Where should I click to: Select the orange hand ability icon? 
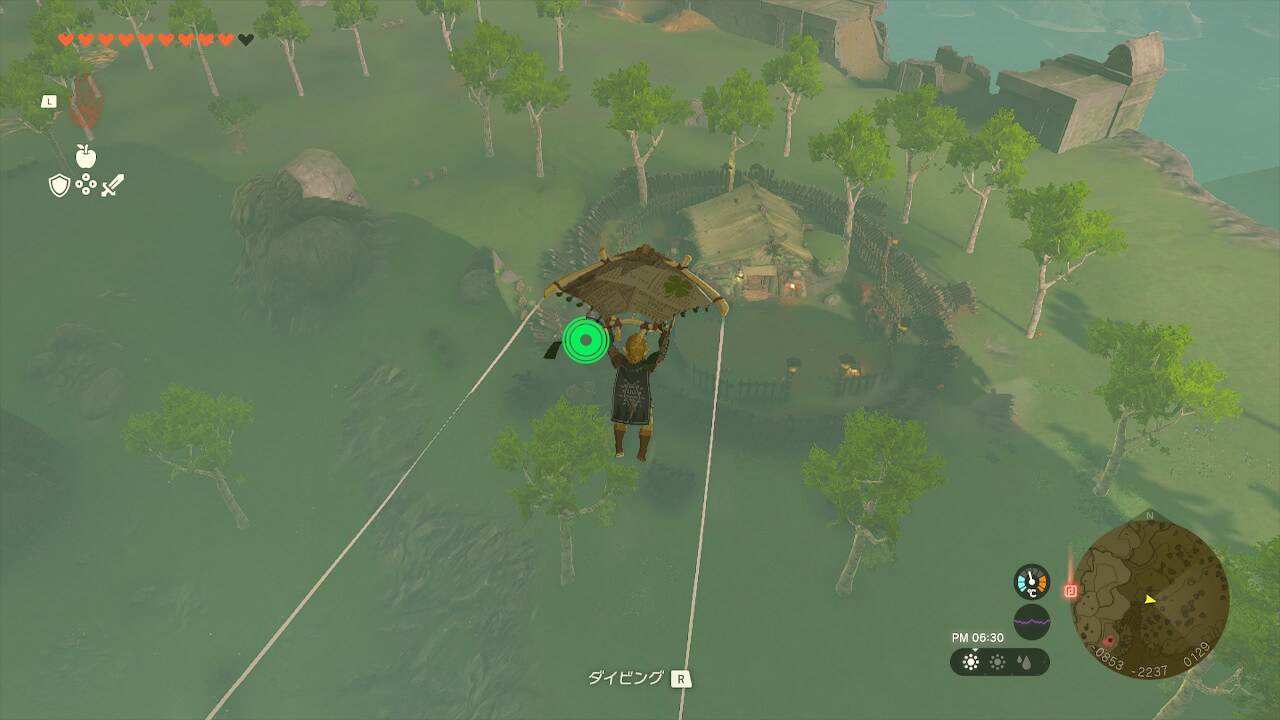coord(84,106)
